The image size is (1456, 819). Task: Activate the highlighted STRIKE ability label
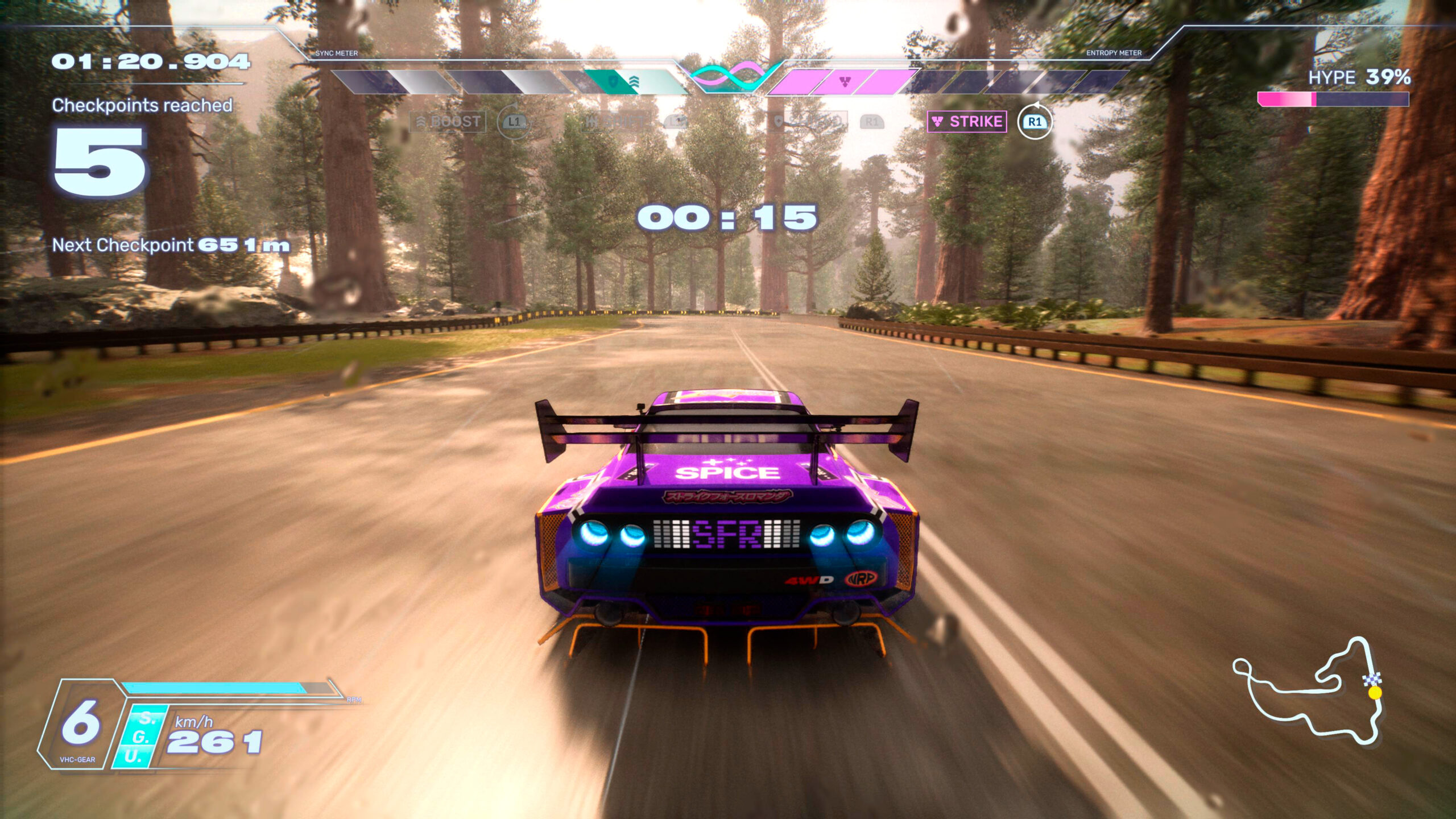coord(967,122)
